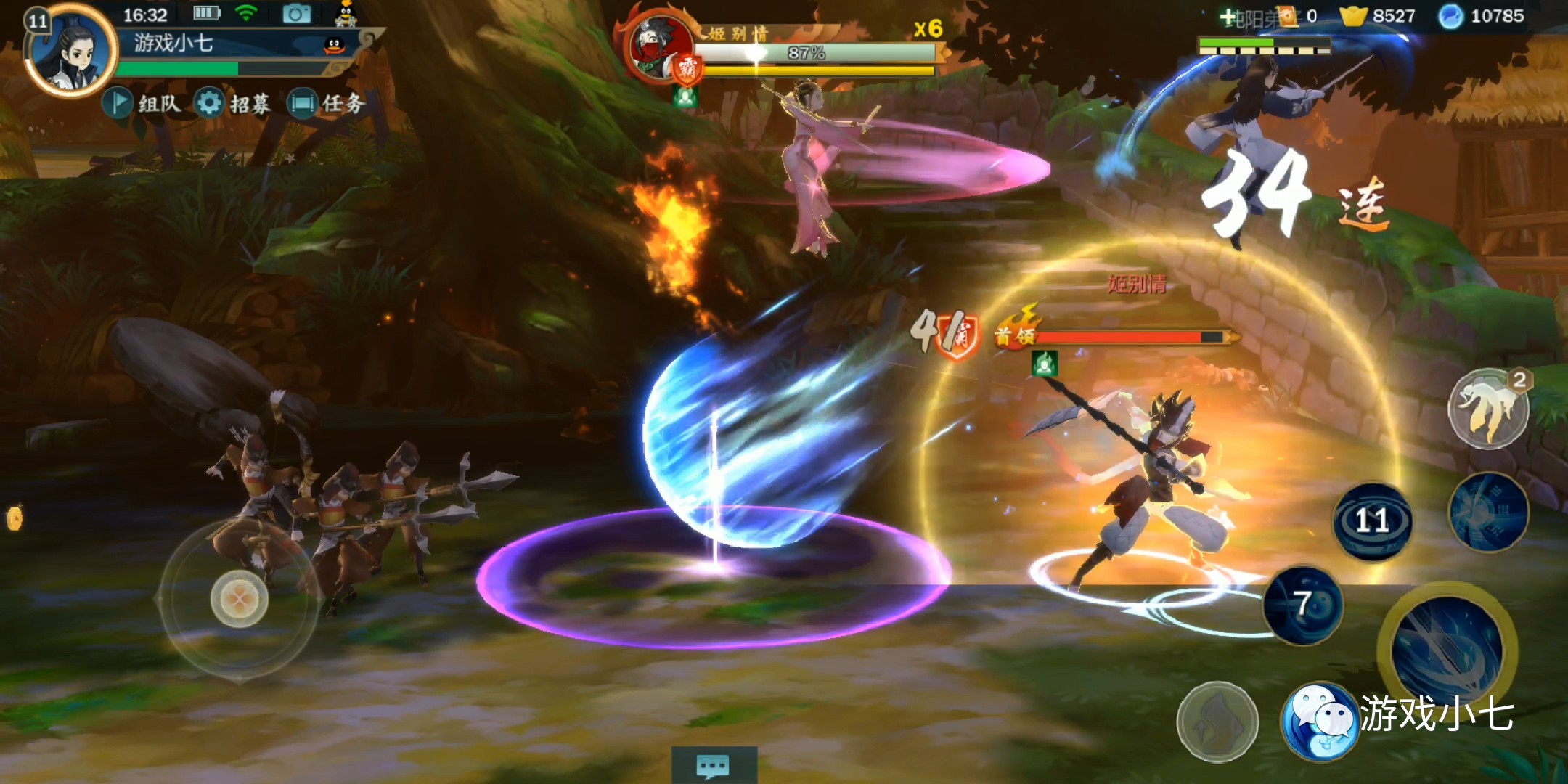Use the skill with 11 cooldown

tap(1372, 520)
